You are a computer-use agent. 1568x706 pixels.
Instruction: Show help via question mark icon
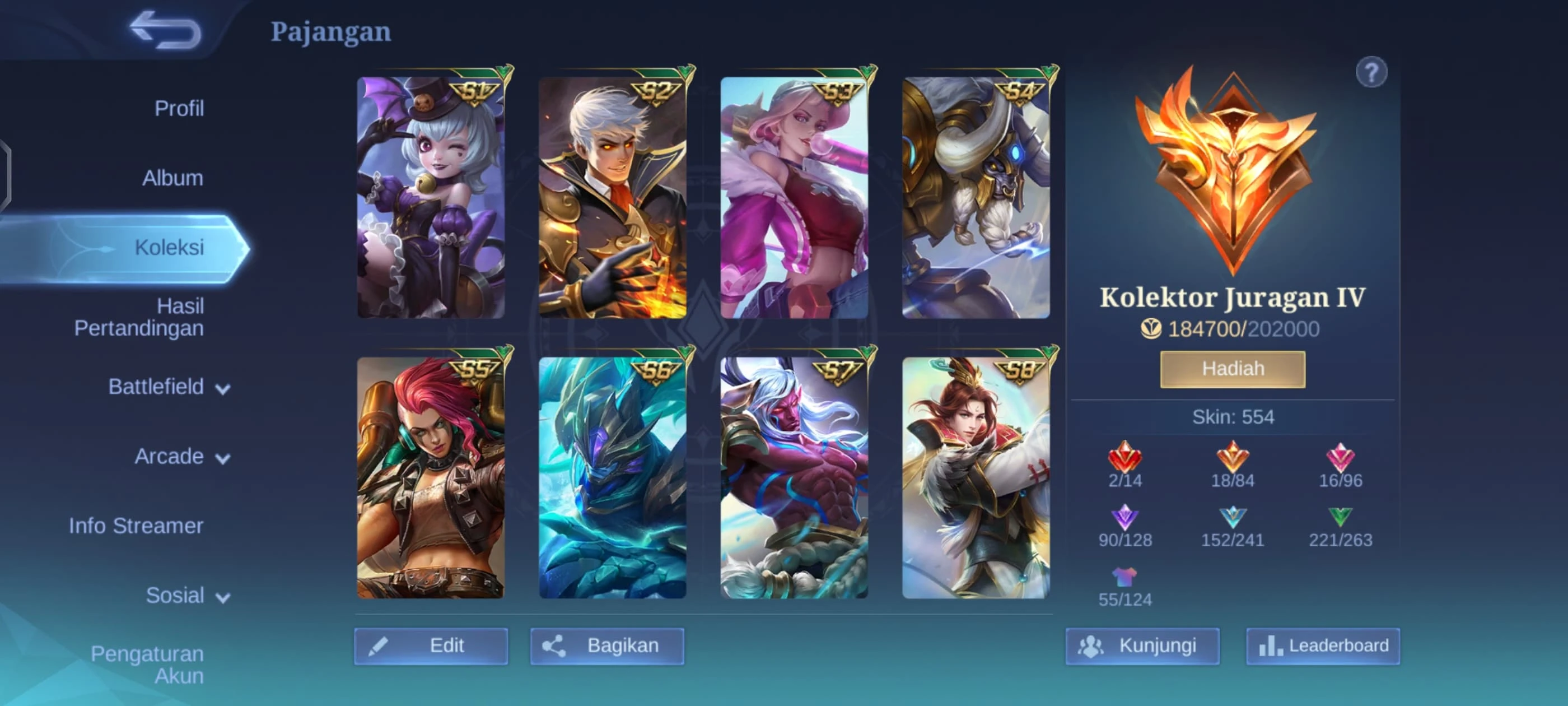(1371, 73)
